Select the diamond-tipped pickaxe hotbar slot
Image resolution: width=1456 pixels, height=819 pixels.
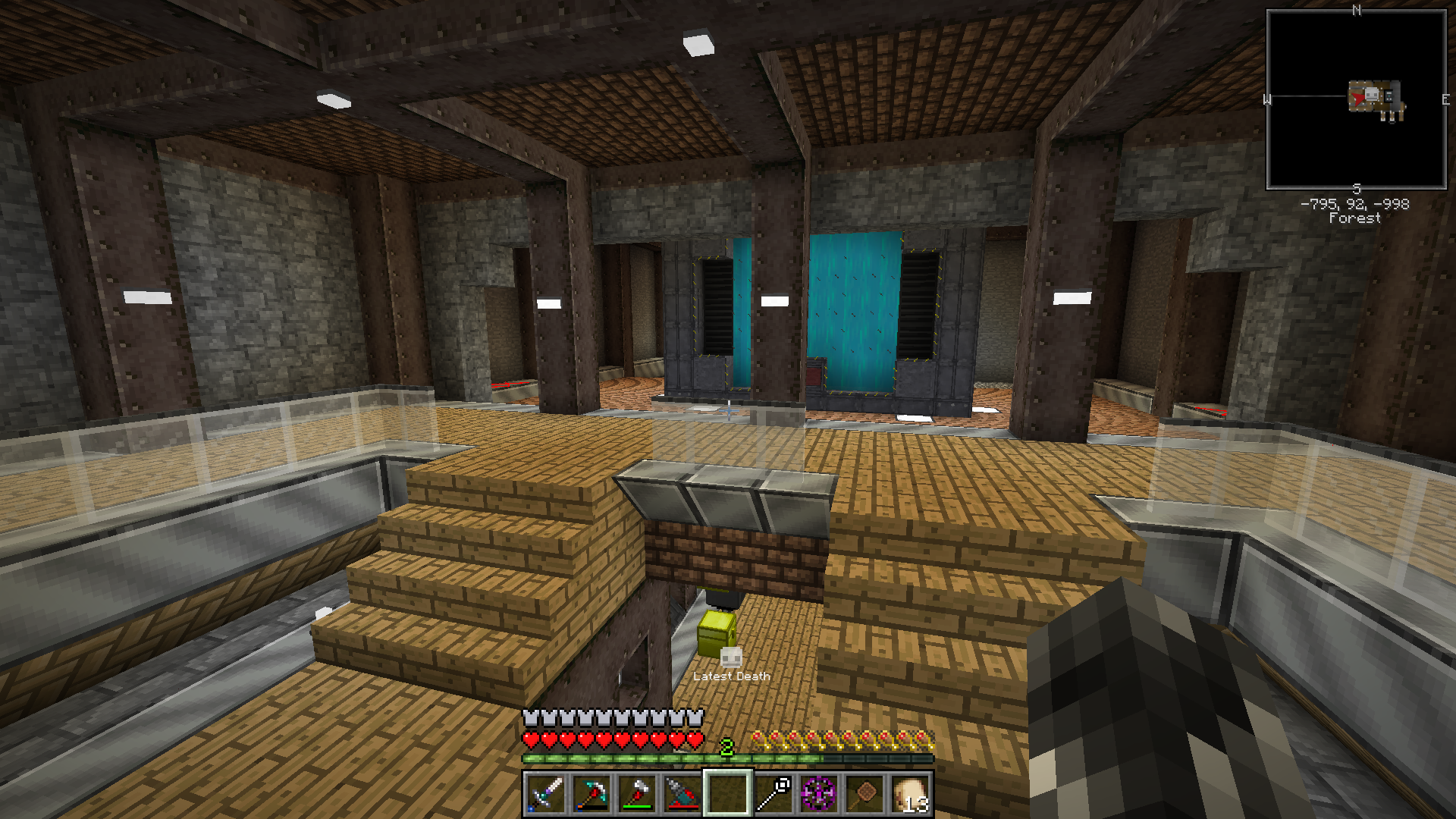(591, 794)
